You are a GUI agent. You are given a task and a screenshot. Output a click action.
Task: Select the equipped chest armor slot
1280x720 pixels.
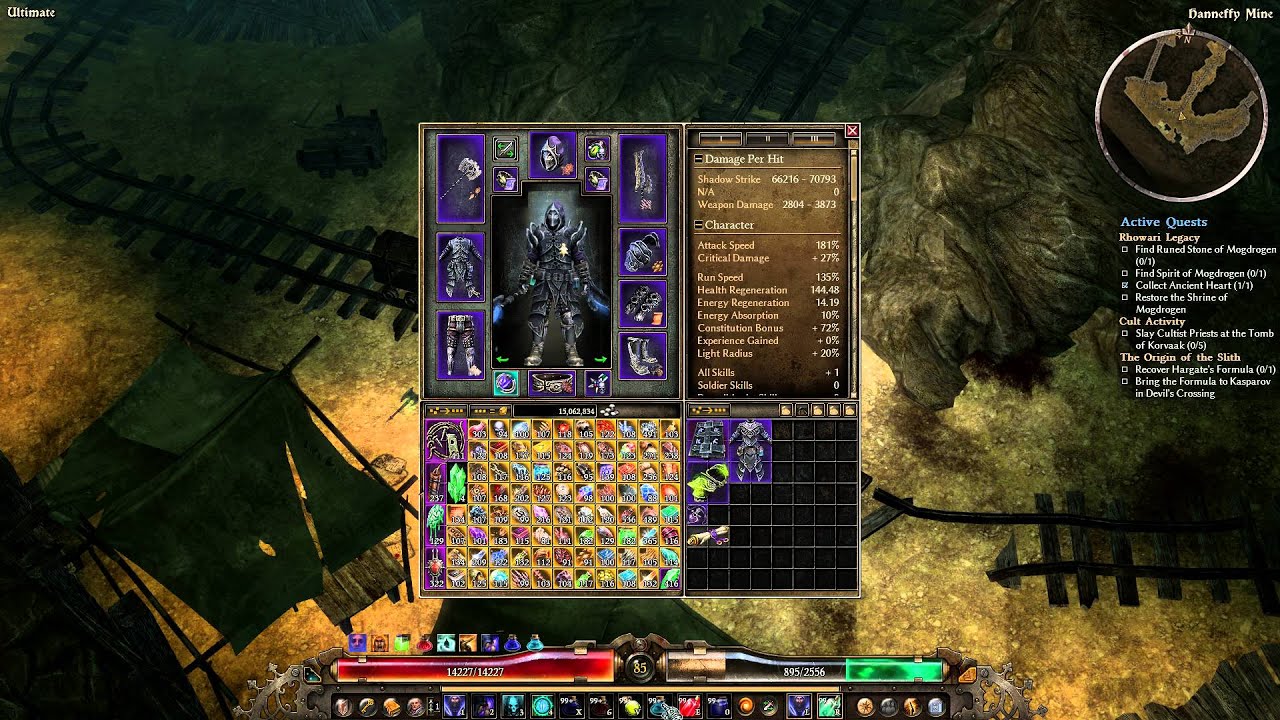tap(460, 267)
